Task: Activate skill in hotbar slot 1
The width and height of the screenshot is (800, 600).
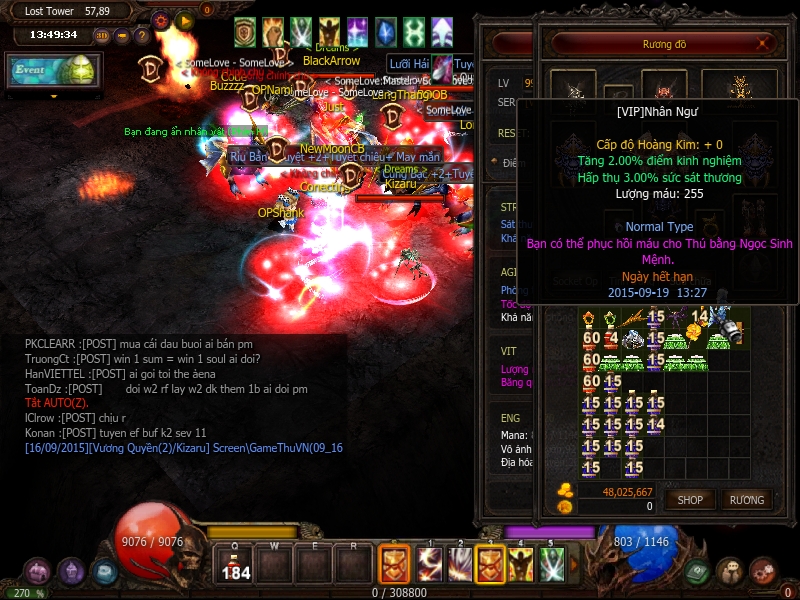Action: coord(430,564)
